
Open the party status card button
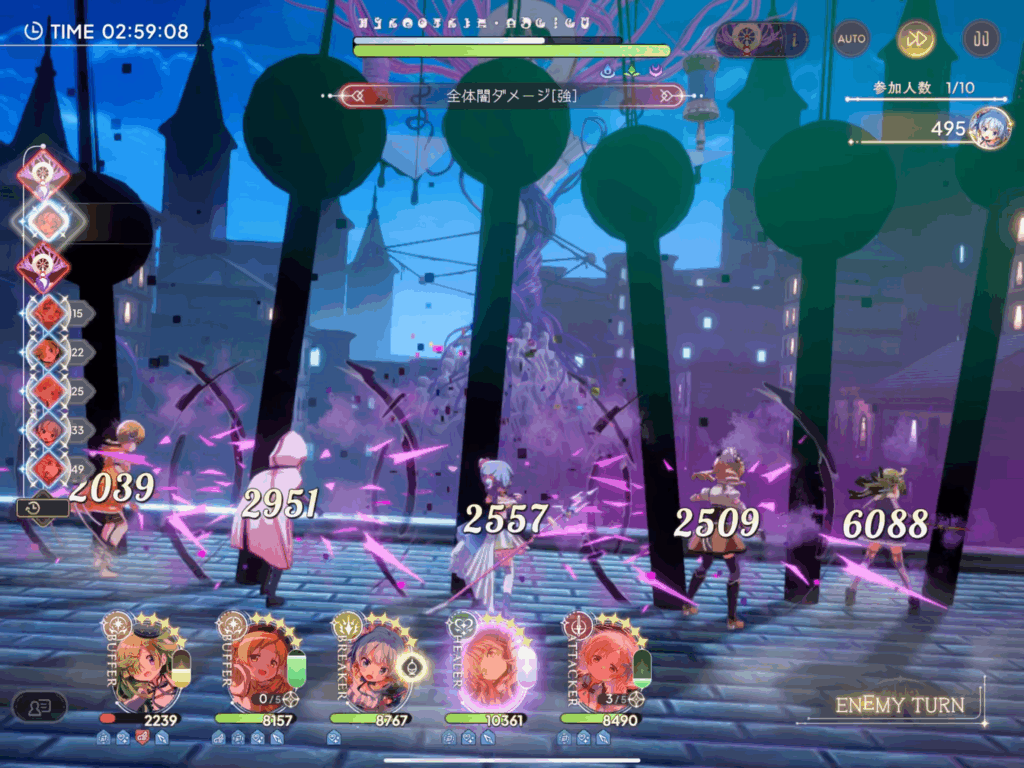pyautogui.click(x=39, y=707)
